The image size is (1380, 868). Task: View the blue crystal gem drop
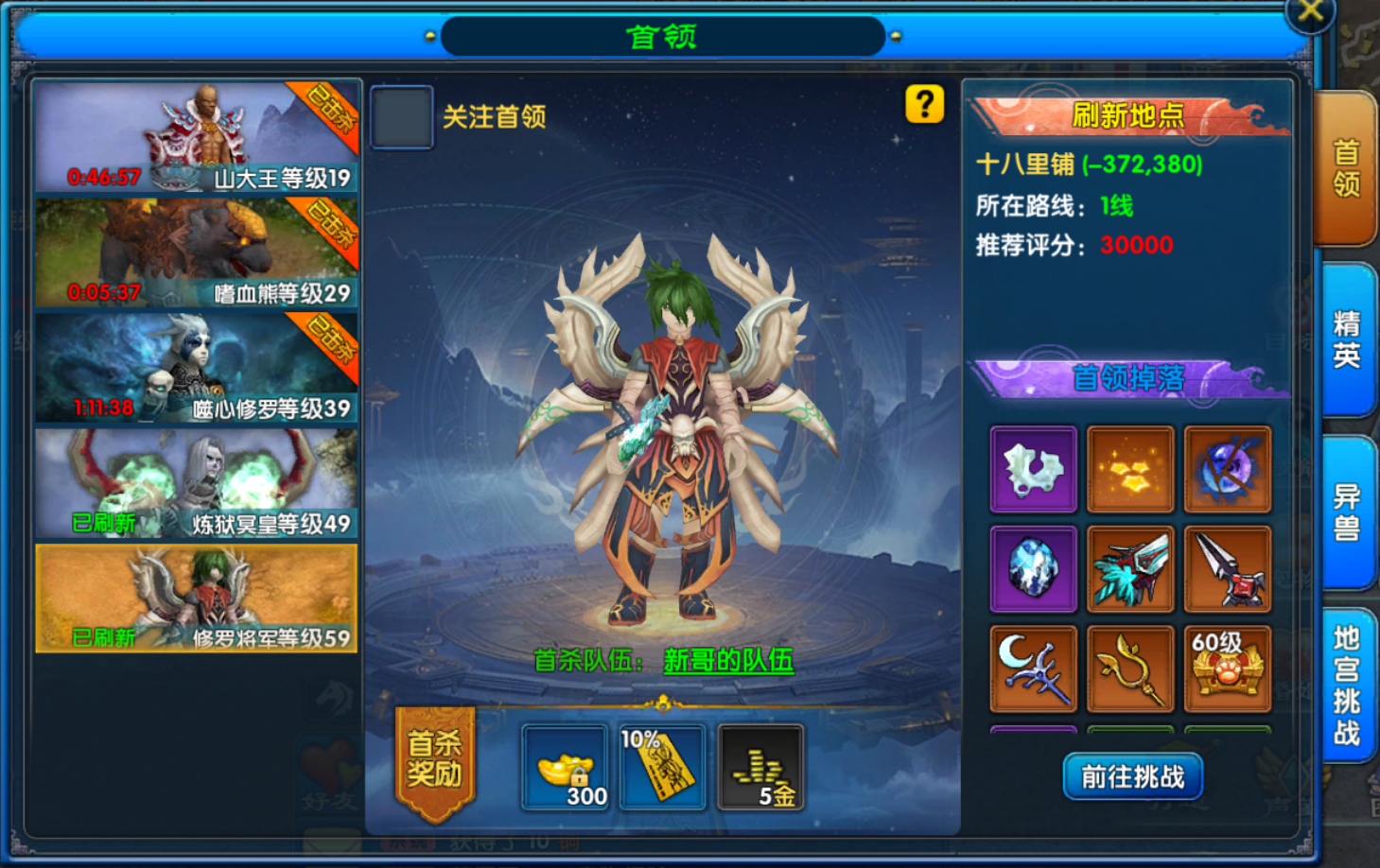pyautogui.click(x=1033, y=569)
